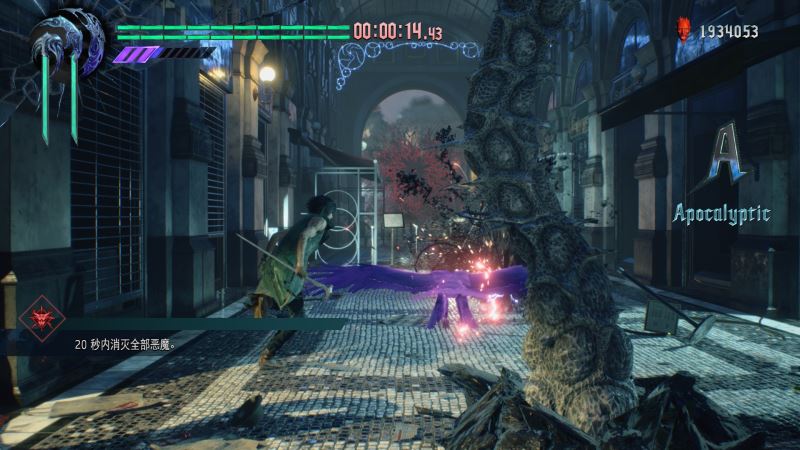Click the red orb currency icon

tap(685, 29)
